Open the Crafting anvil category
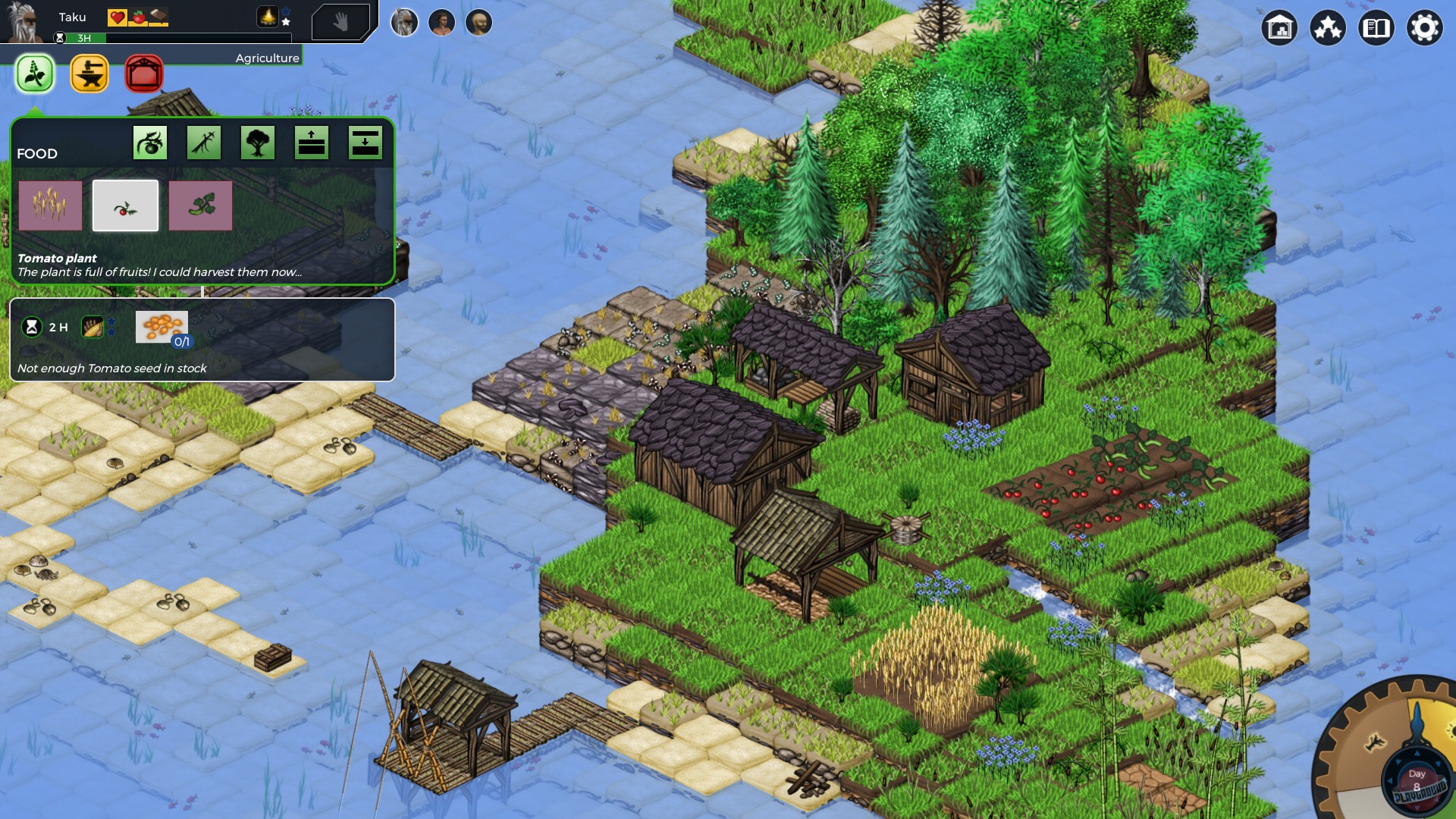 89,74
